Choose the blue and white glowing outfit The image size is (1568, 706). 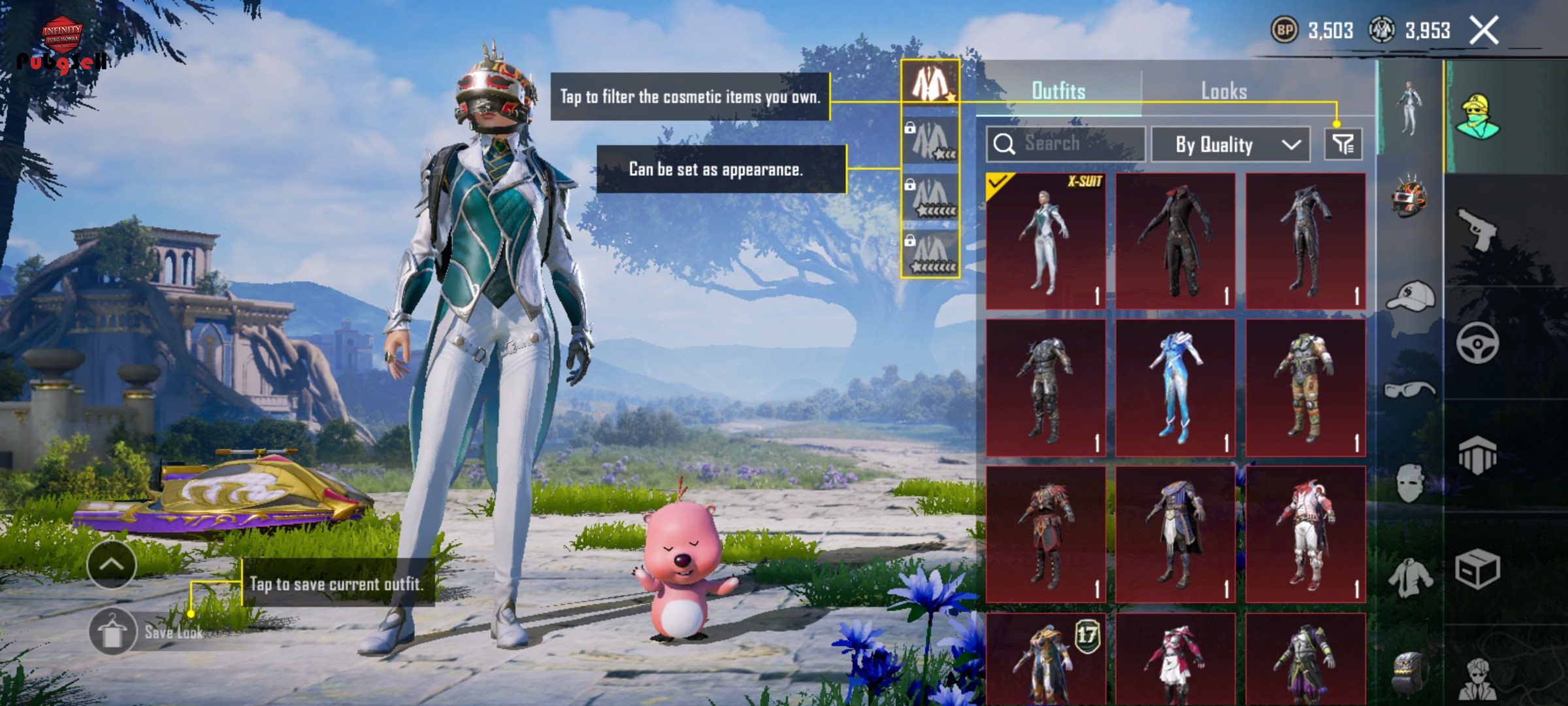[1176, 388]
